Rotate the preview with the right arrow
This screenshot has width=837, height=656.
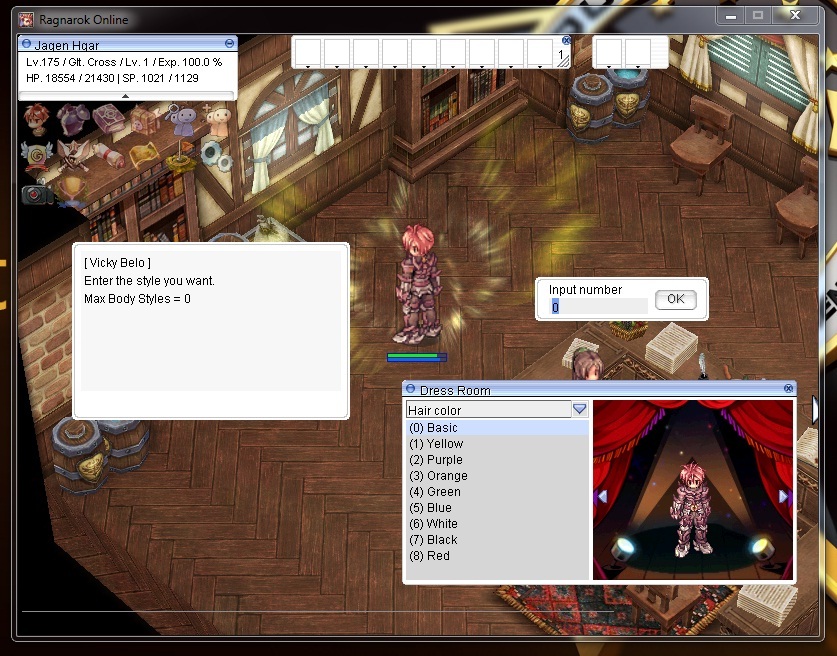pyautogui.click(x=783, y=496)
